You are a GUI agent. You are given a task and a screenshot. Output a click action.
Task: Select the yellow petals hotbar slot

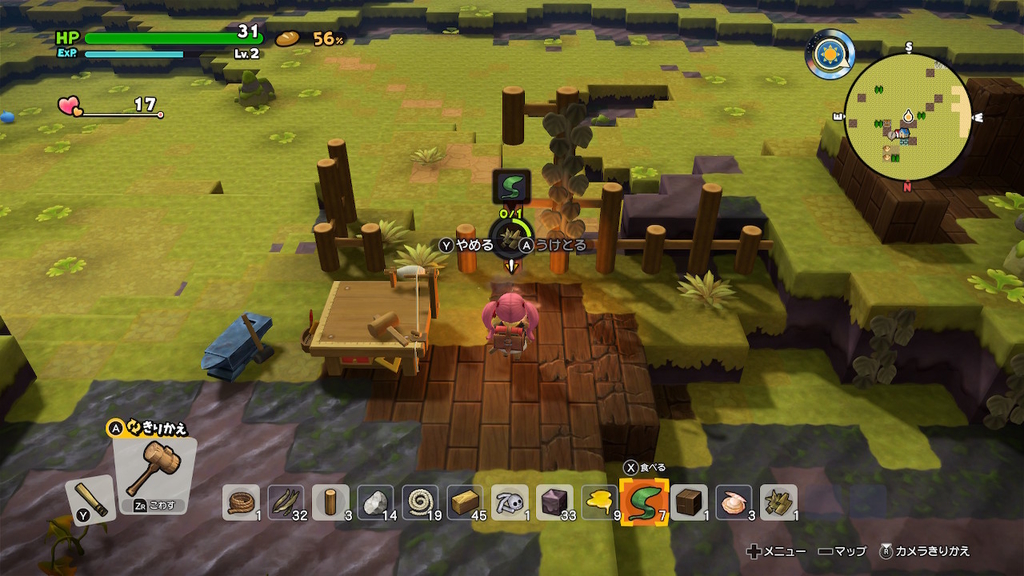[601, 501]
